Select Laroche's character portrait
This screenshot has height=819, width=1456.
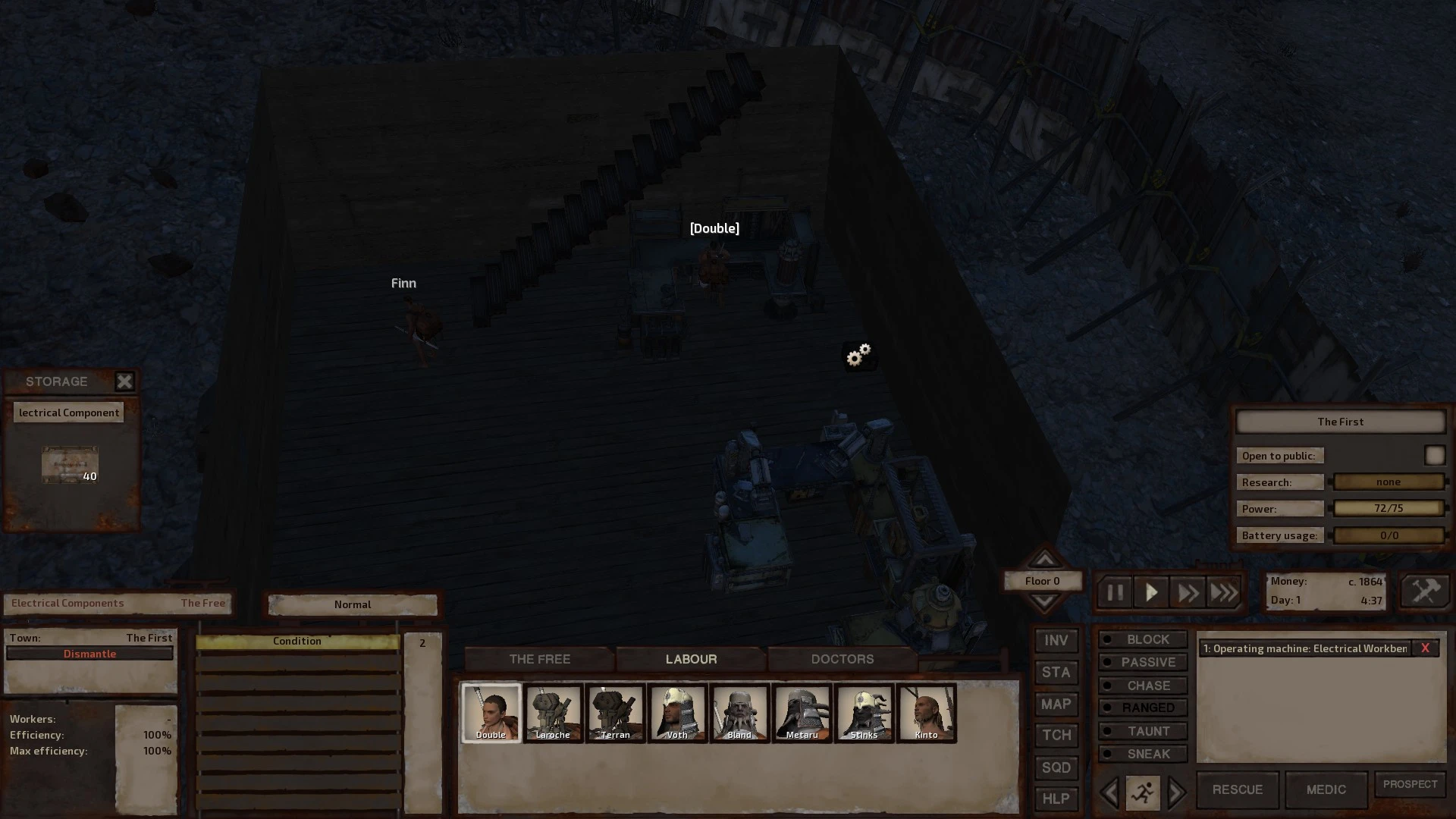pyautogui.click(x=553, y=712)
